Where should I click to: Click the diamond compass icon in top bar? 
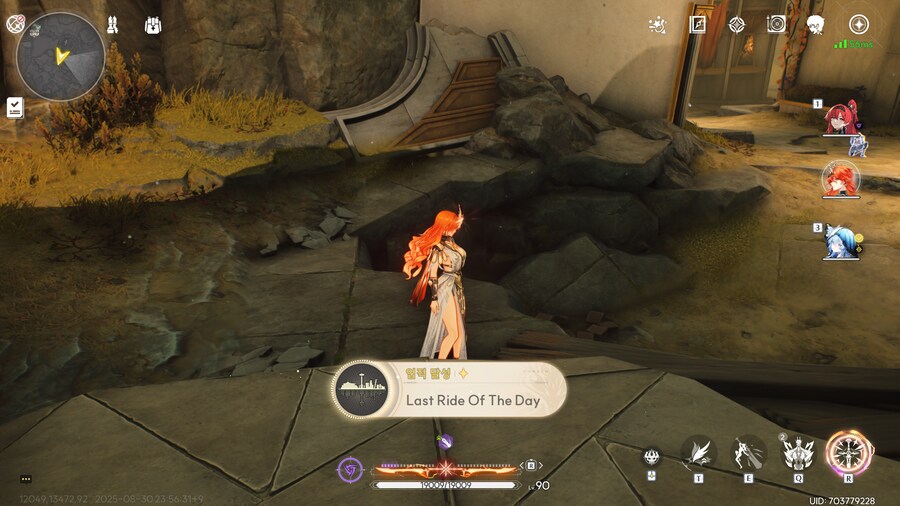click(x=737, y=25)
